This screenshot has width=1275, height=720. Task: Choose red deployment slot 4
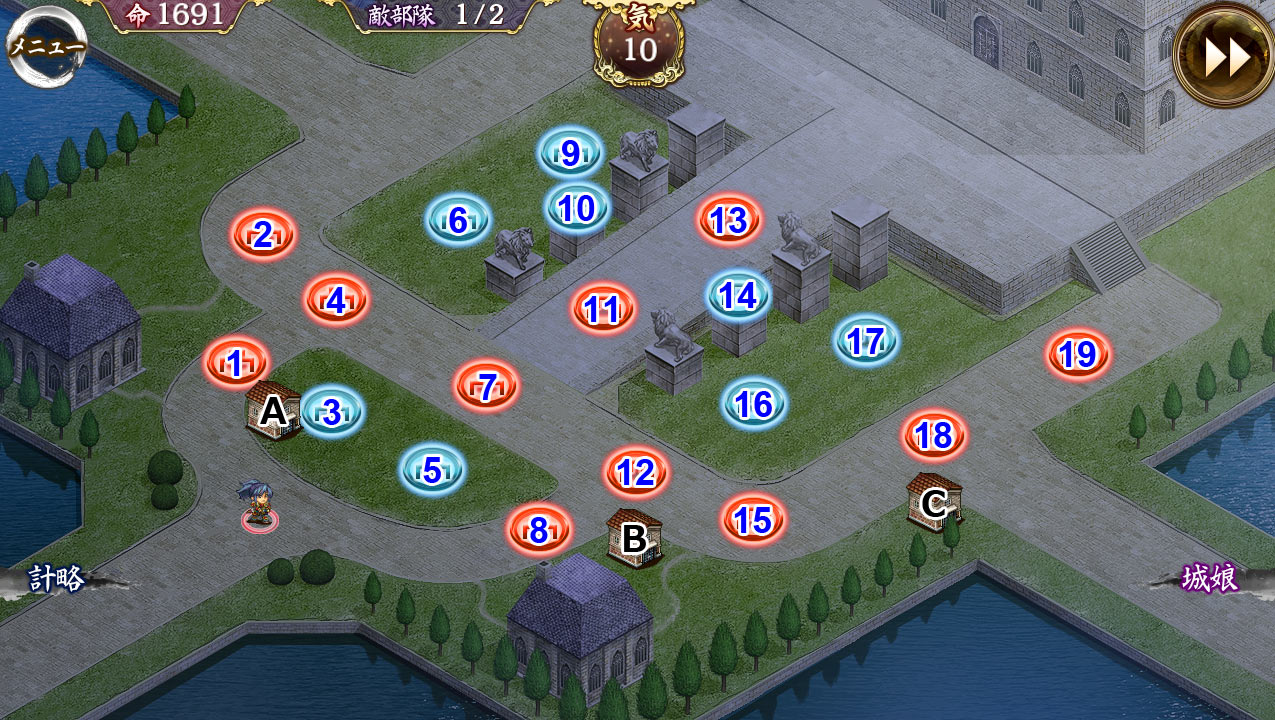336,300
